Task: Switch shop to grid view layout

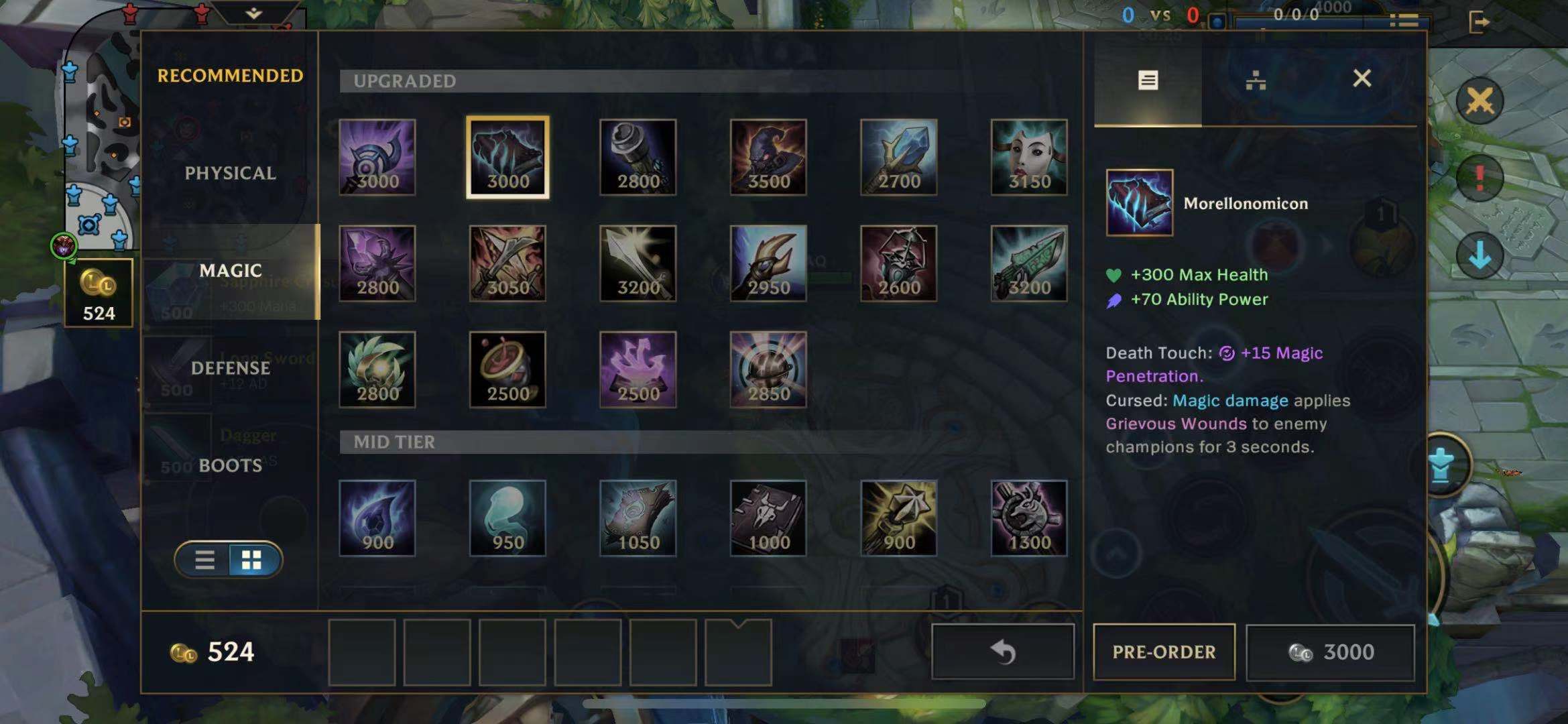Action: [x=252, y=560]
